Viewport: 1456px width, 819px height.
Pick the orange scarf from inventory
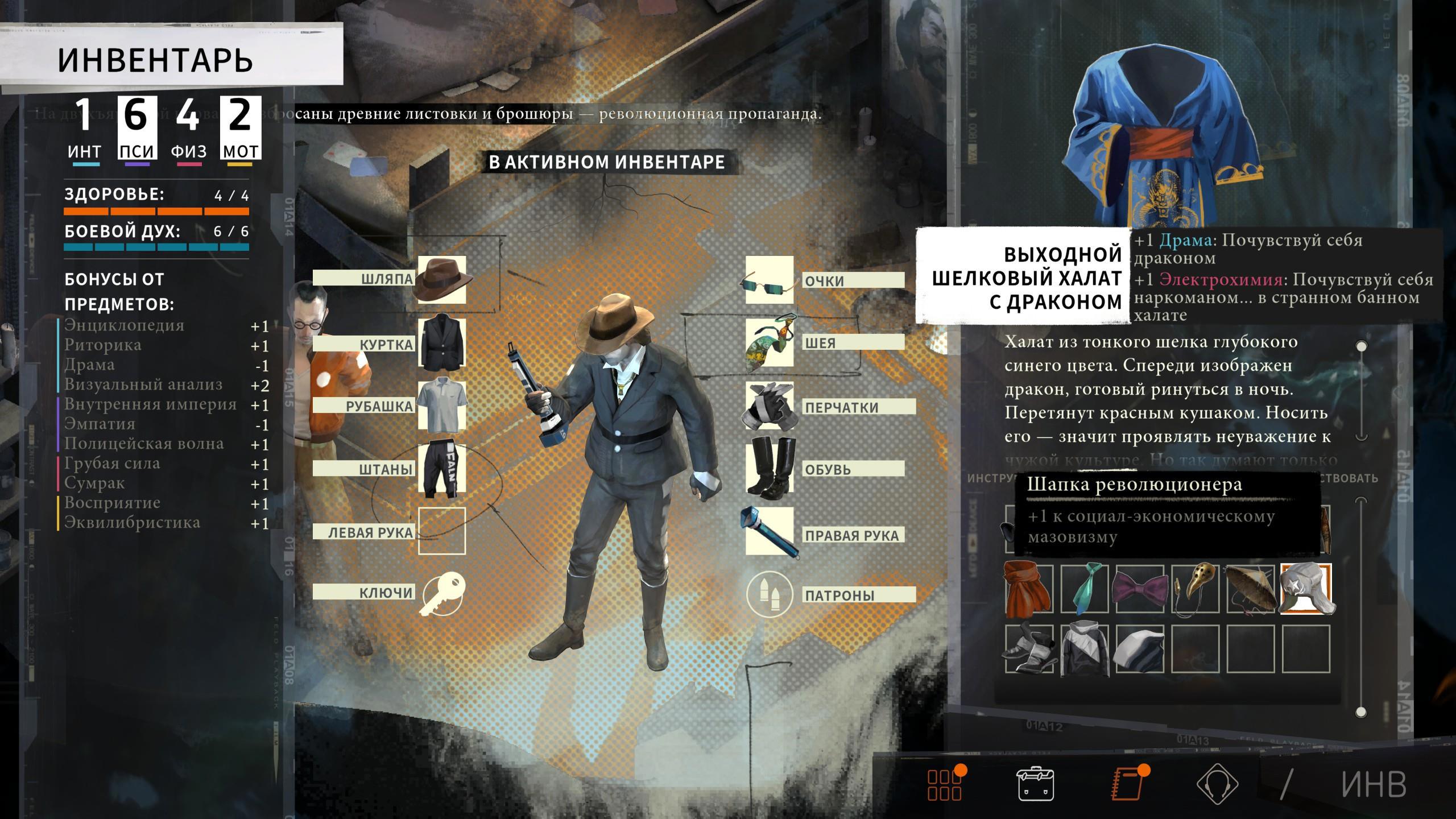1028,589
